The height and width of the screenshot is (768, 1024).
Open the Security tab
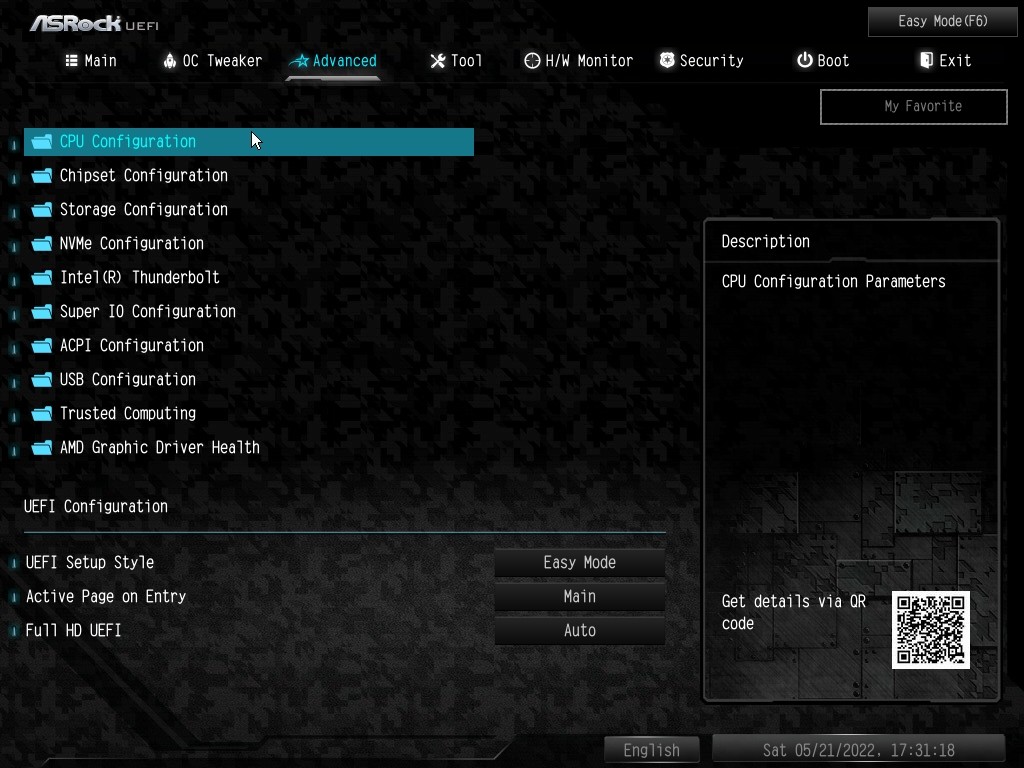(x=701, y=61)
